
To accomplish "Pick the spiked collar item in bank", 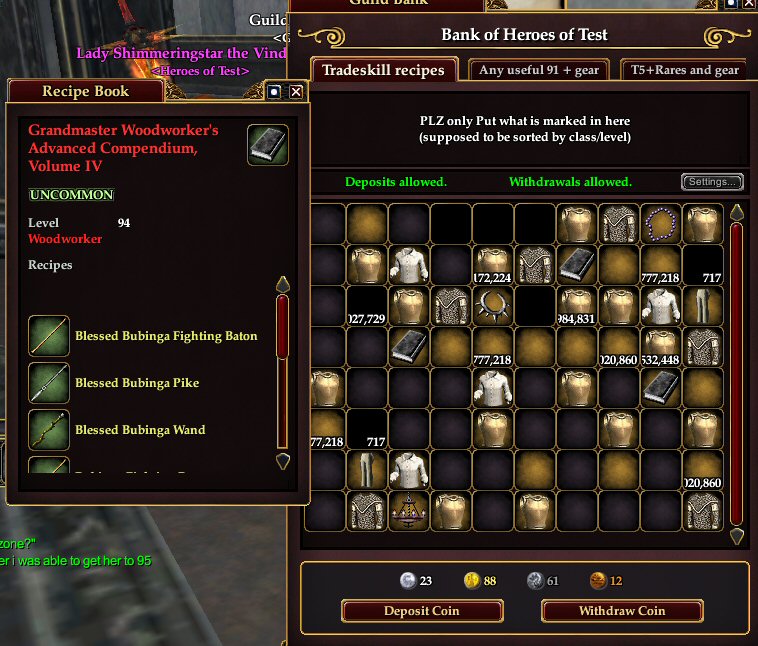I will pos(492,305).
